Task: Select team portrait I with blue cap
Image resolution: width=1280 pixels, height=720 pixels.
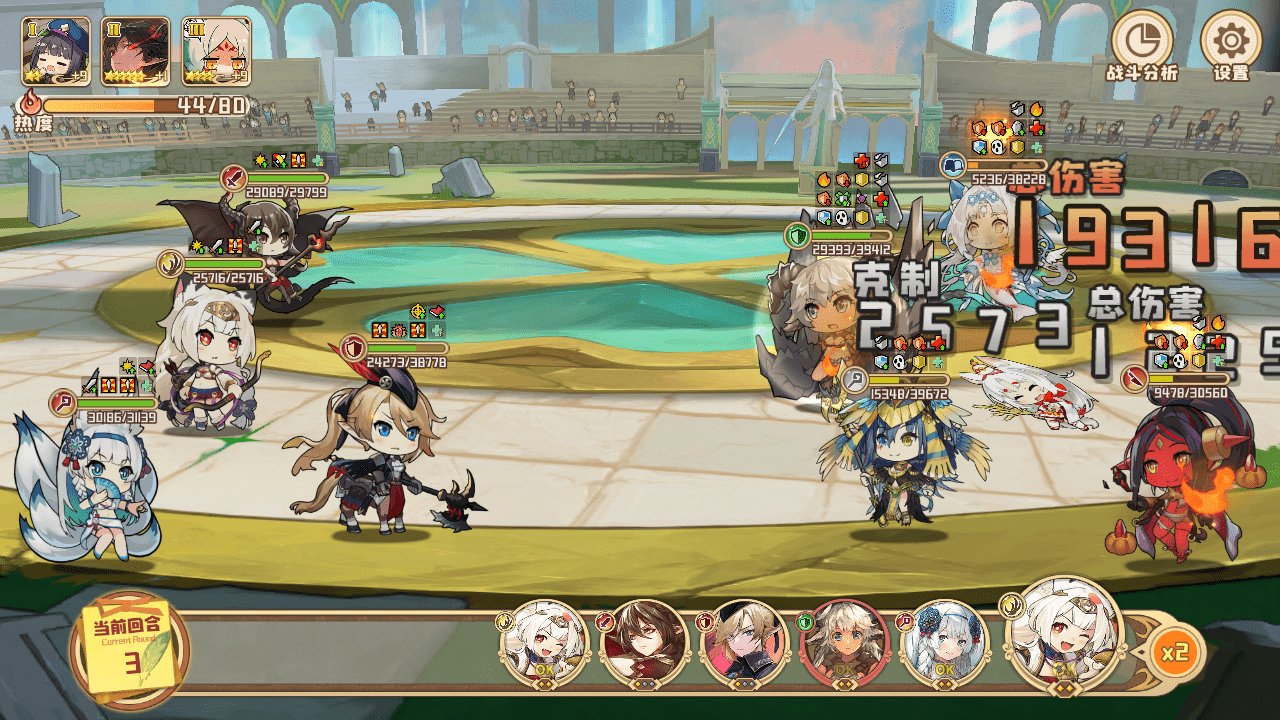Action: click(56, 50)
